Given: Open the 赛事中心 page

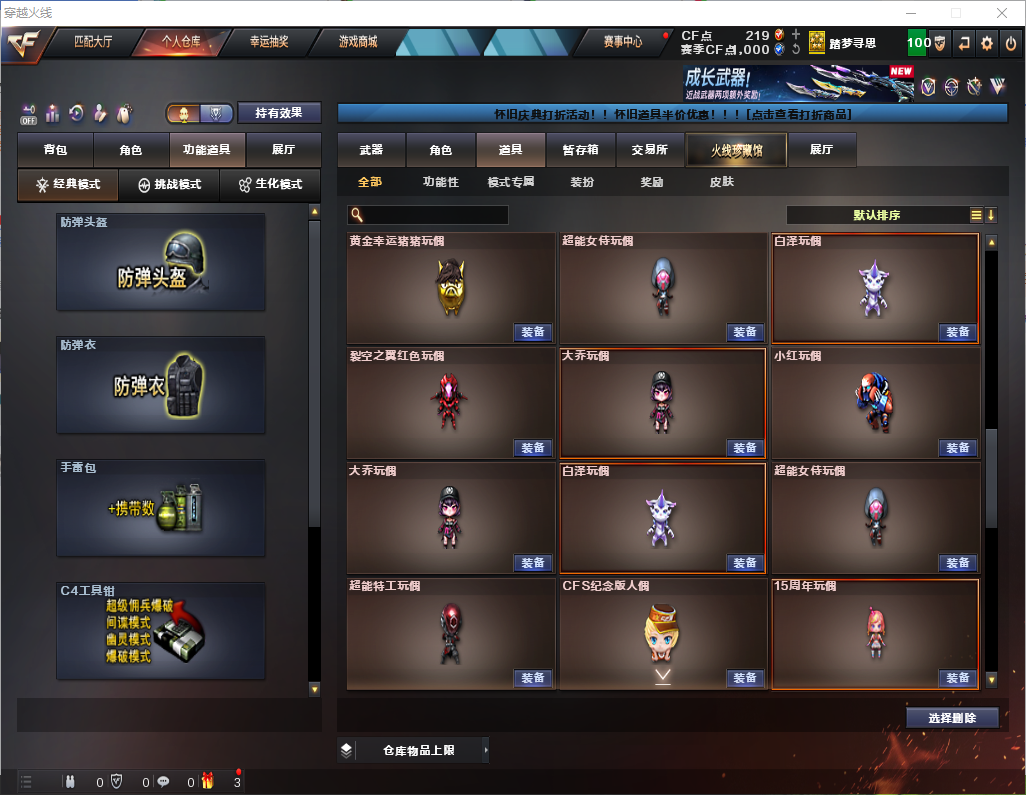Looking at the screenshot, I should tap(622, 42).
